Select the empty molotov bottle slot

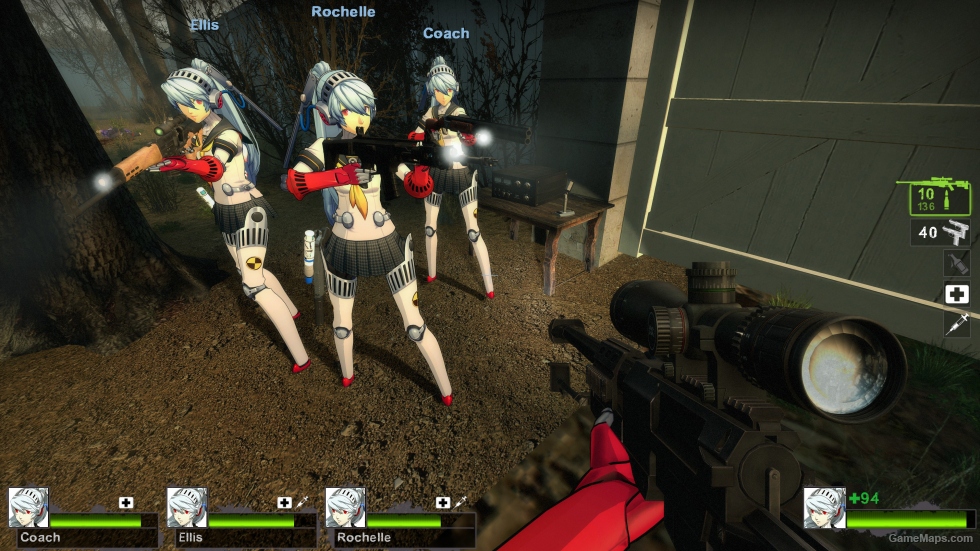(x=956, y=263)
